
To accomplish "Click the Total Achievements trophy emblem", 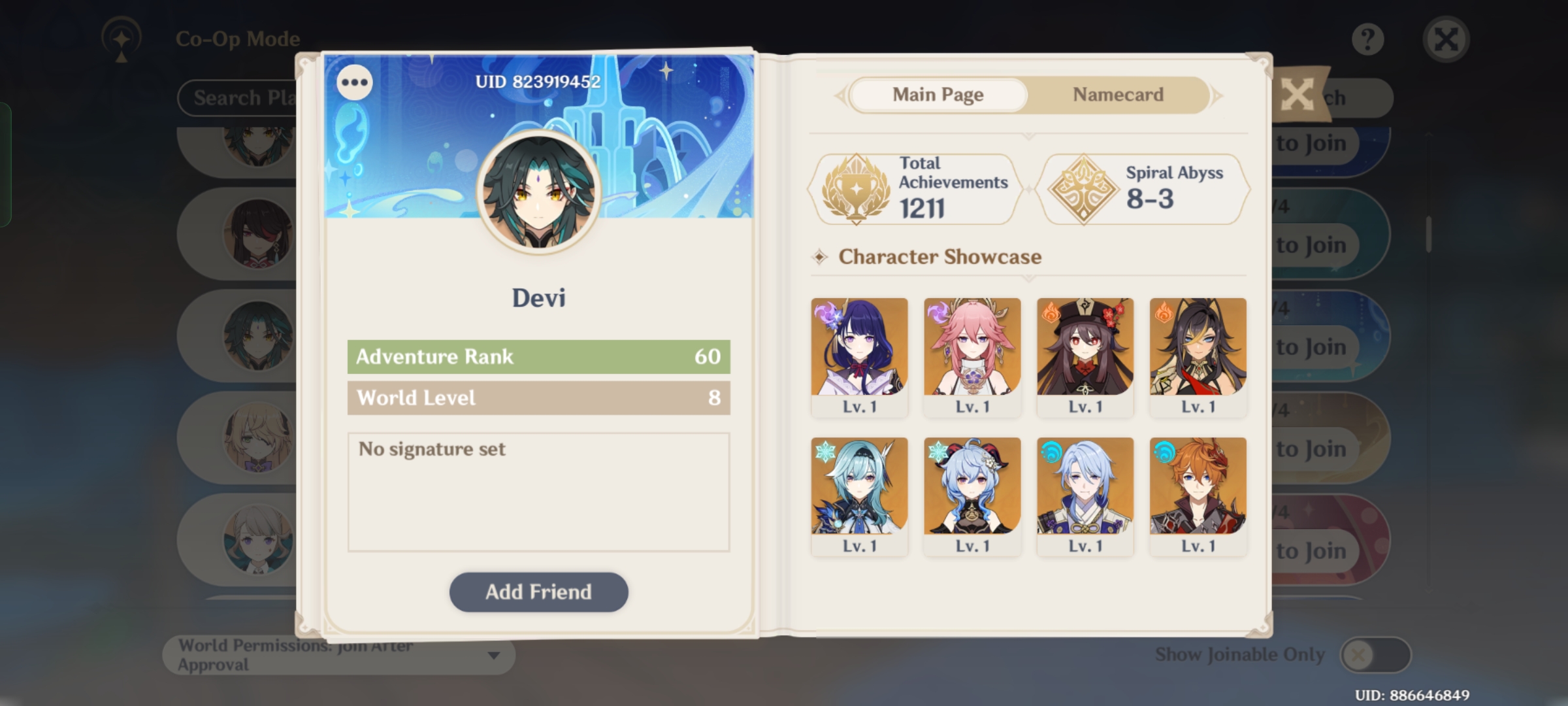I will click(x=856, y=188).
